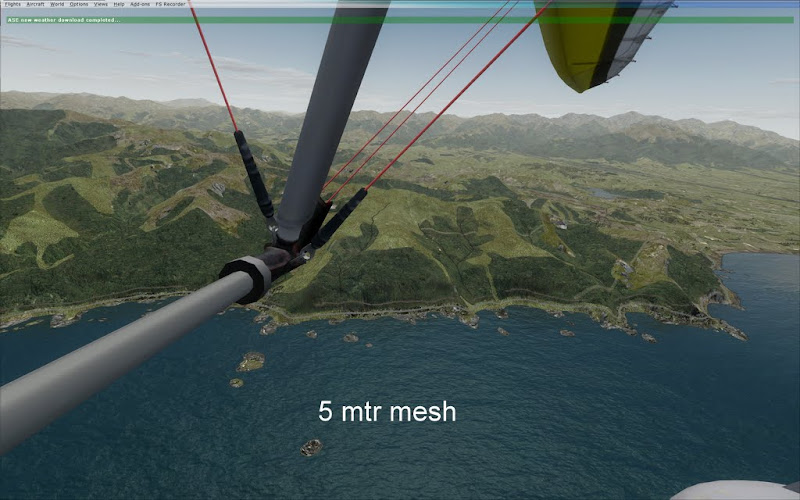Open the Help menu
The image size is (800, 500).
click(119, 5)
